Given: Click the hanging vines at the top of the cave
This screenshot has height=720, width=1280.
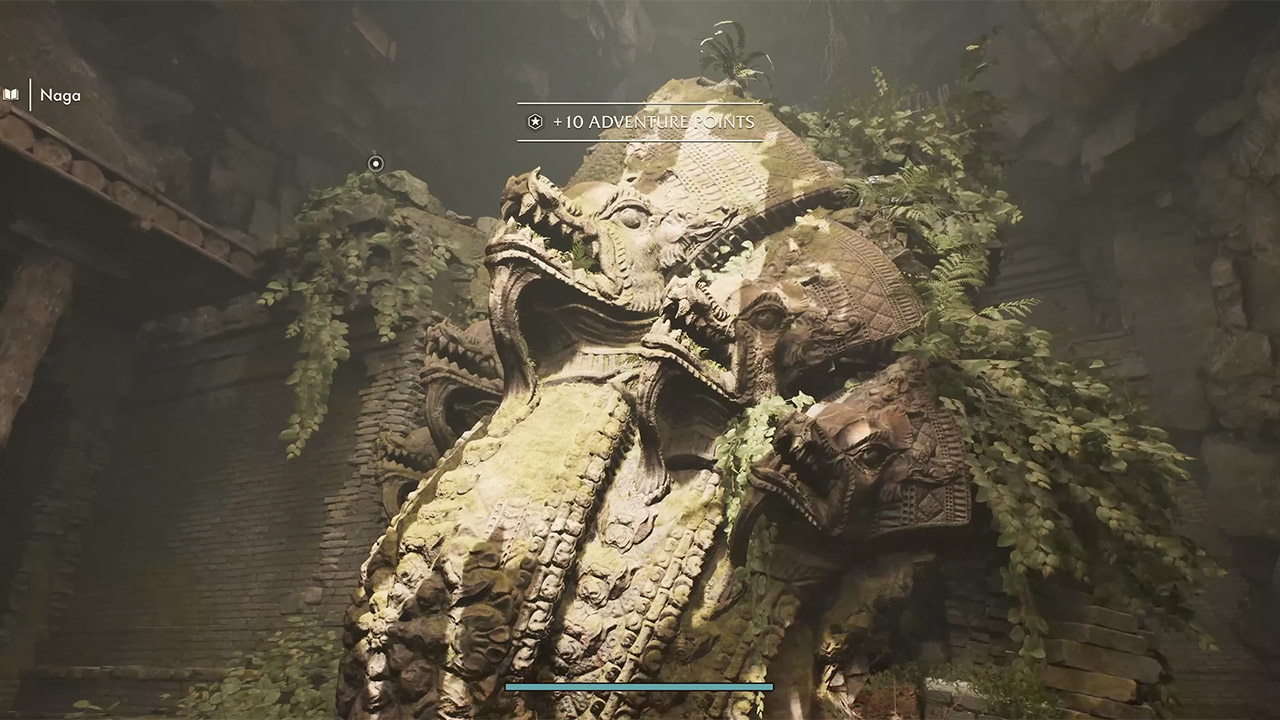Looking at the screenshot, I should (830, 40).
